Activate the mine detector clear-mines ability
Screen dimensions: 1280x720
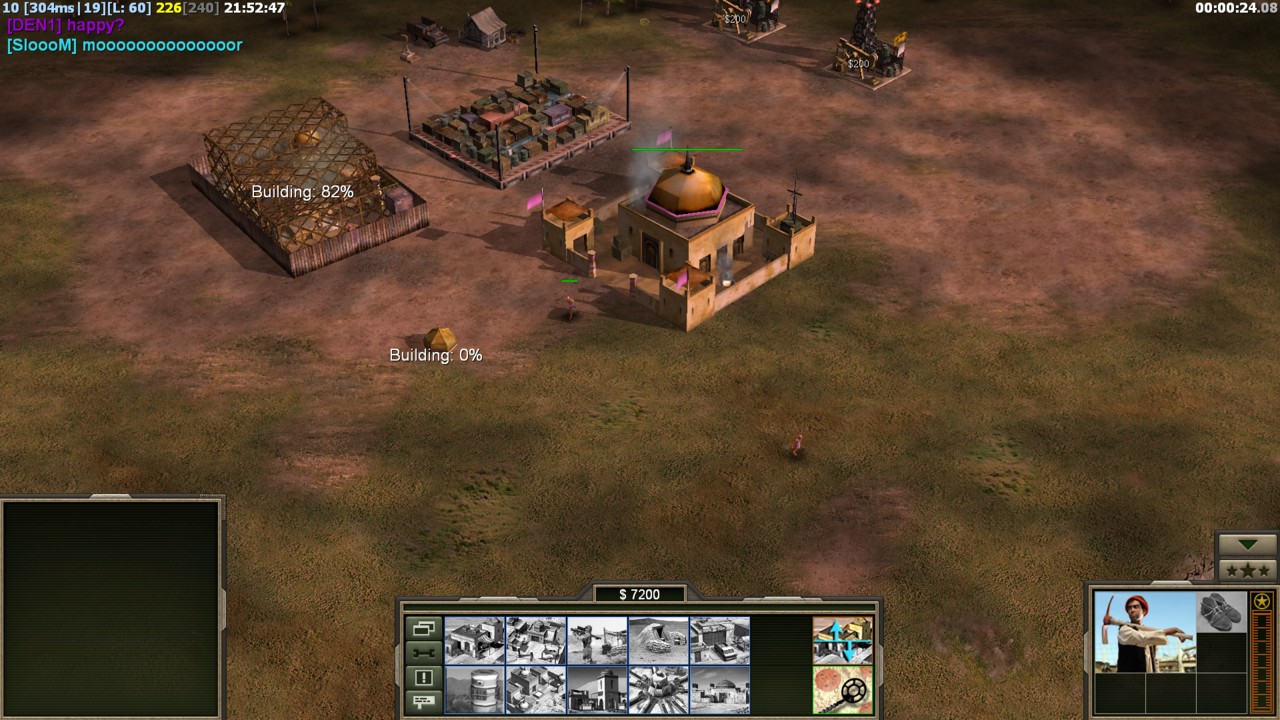(x=842, y=690)
